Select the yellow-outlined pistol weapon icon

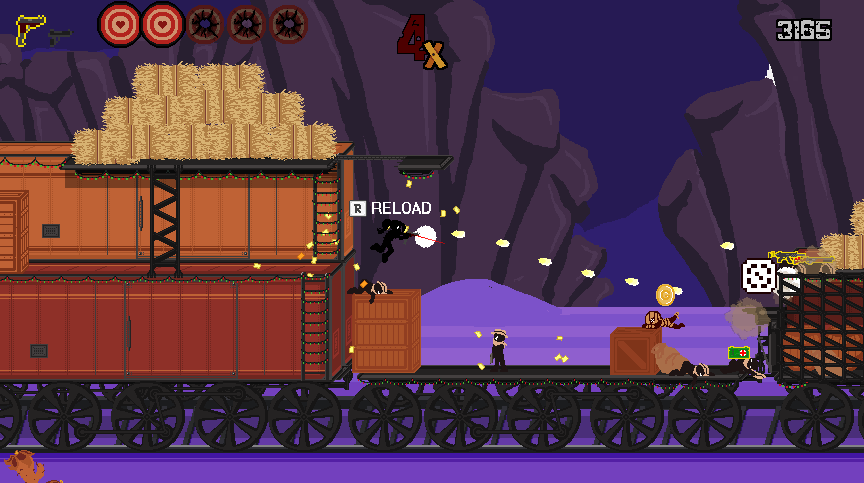pyautogui.click(x=30, y=28)
